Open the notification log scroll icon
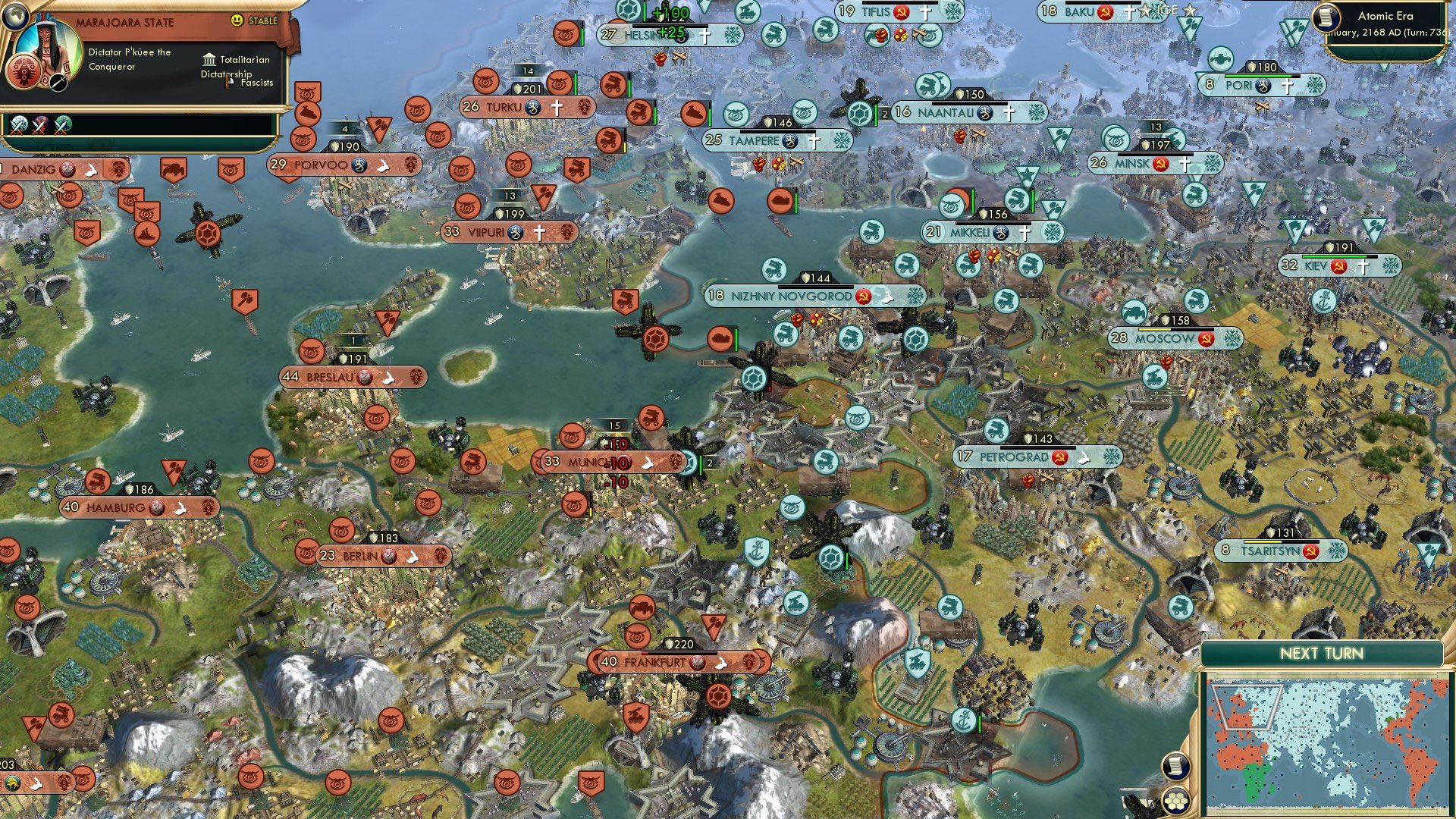 [x=1177, y=767]
